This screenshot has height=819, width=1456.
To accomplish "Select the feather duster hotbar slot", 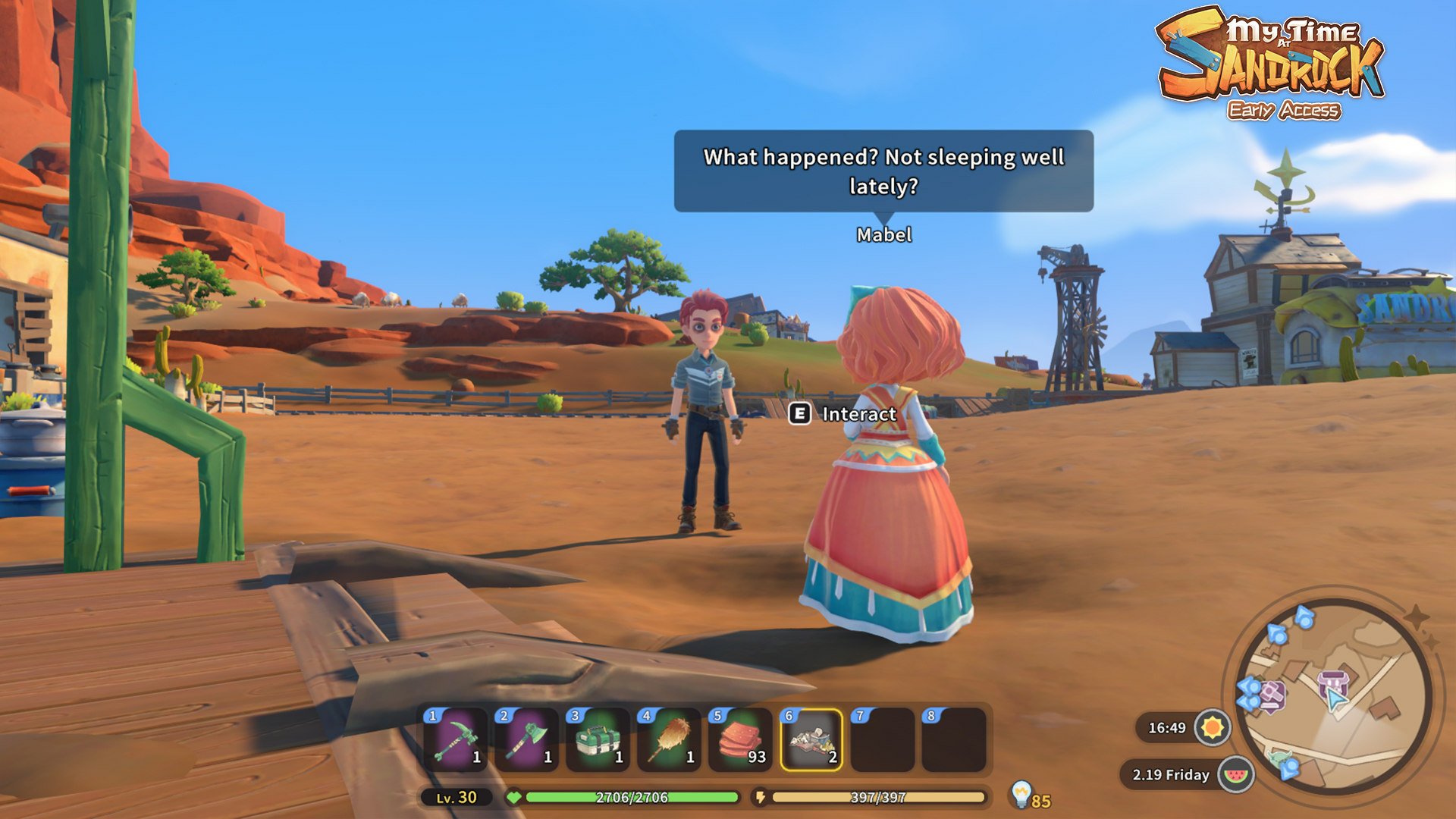I will tap(670, 739).
